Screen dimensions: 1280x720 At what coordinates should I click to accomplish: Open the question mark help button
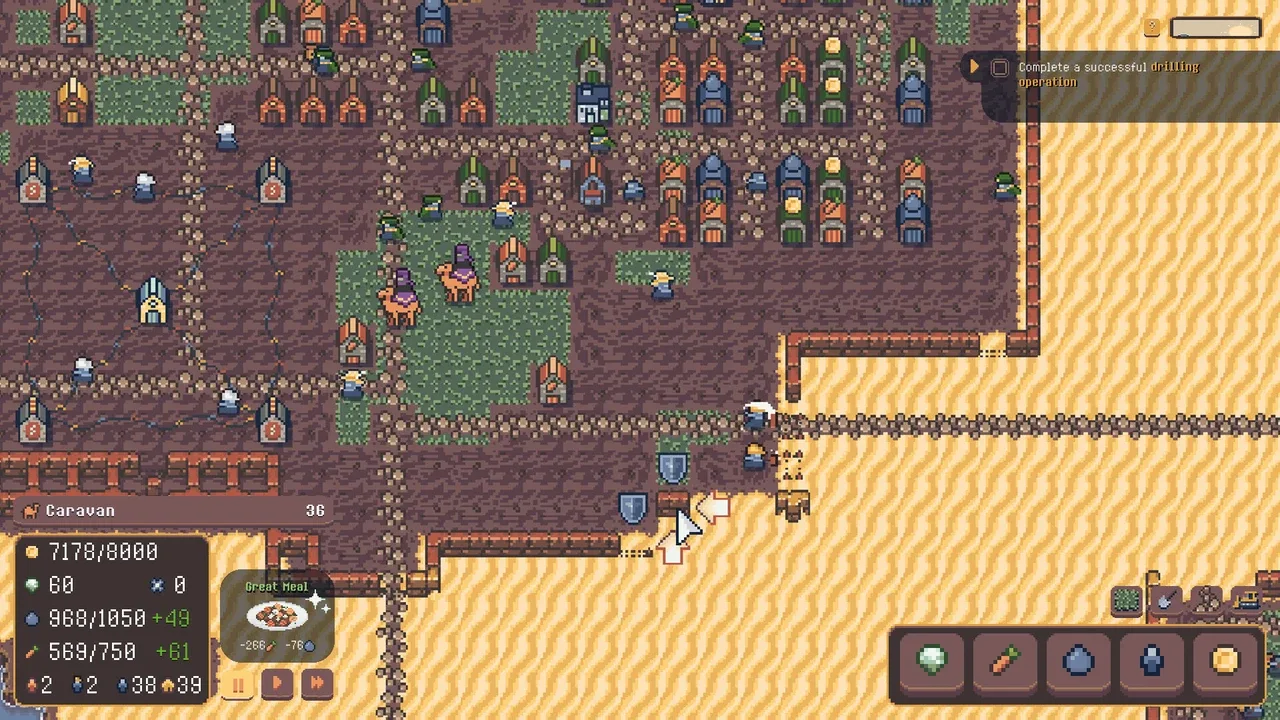tap(1152, 28)
